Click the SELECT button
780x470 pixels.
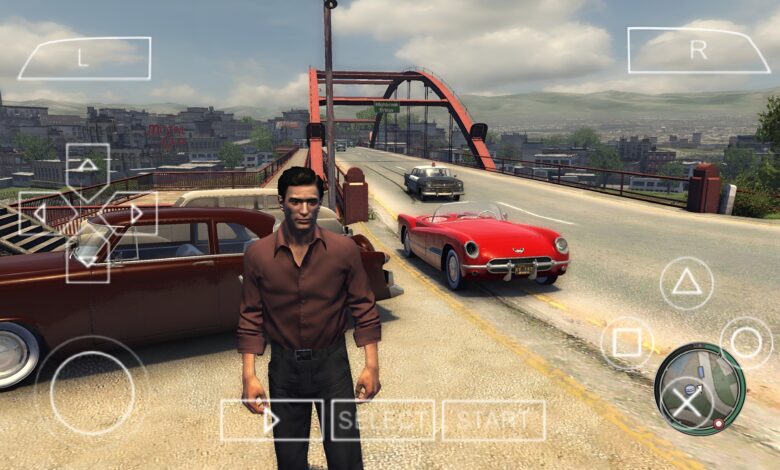click(x=383, y=420)
